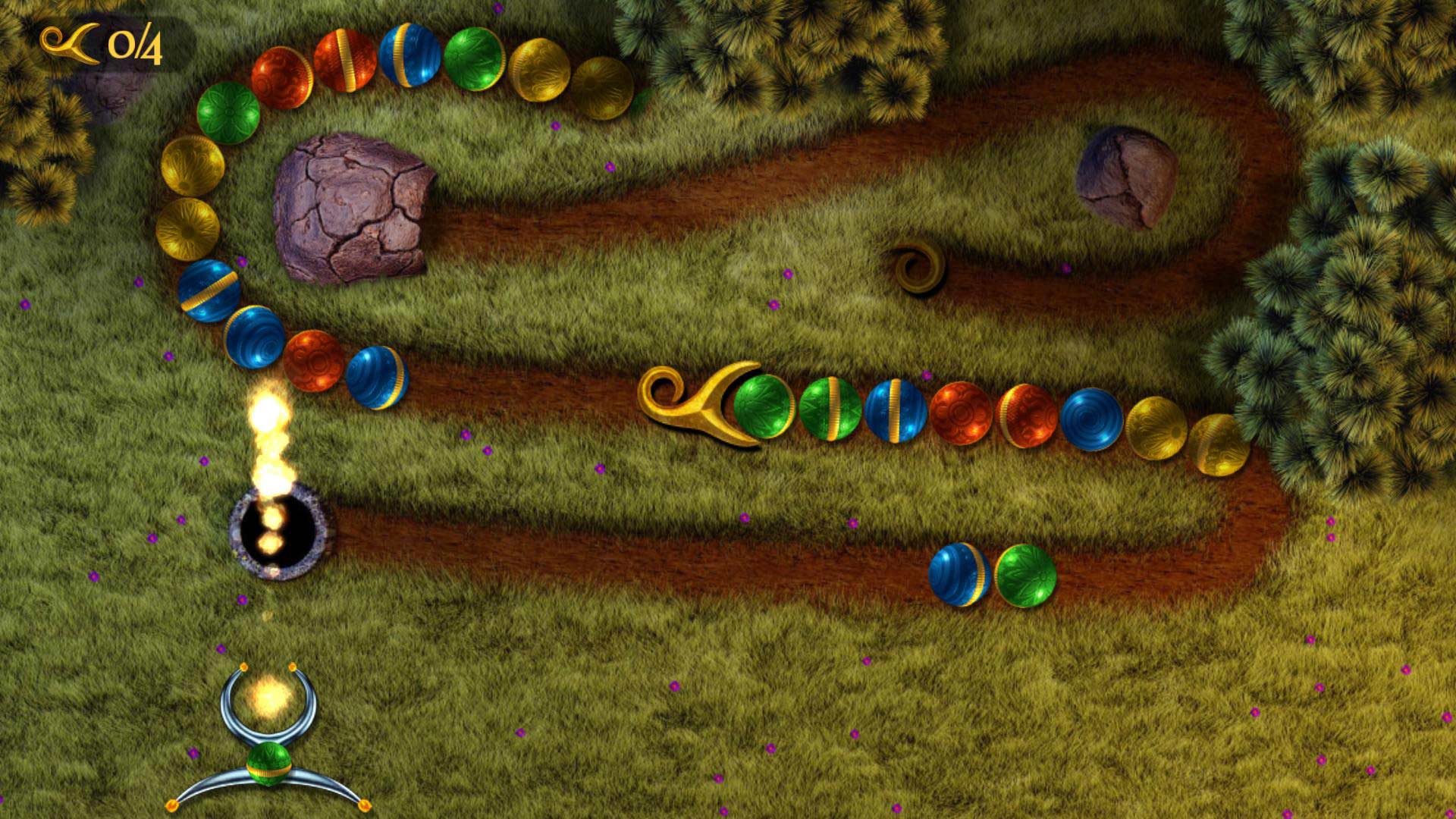Toggle the yellow marble trailing the right-side chain
Screen dimensions: 1456x819
click(1222, 444)
